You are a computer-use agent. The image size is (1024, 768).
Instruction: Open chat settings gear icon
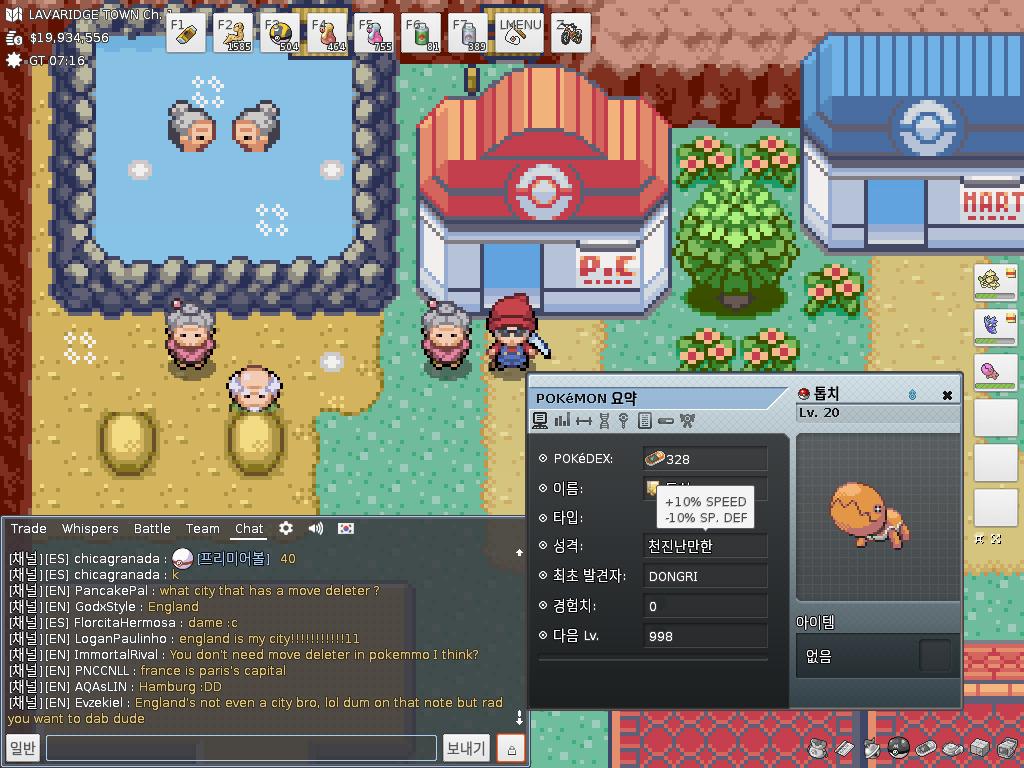286,528
